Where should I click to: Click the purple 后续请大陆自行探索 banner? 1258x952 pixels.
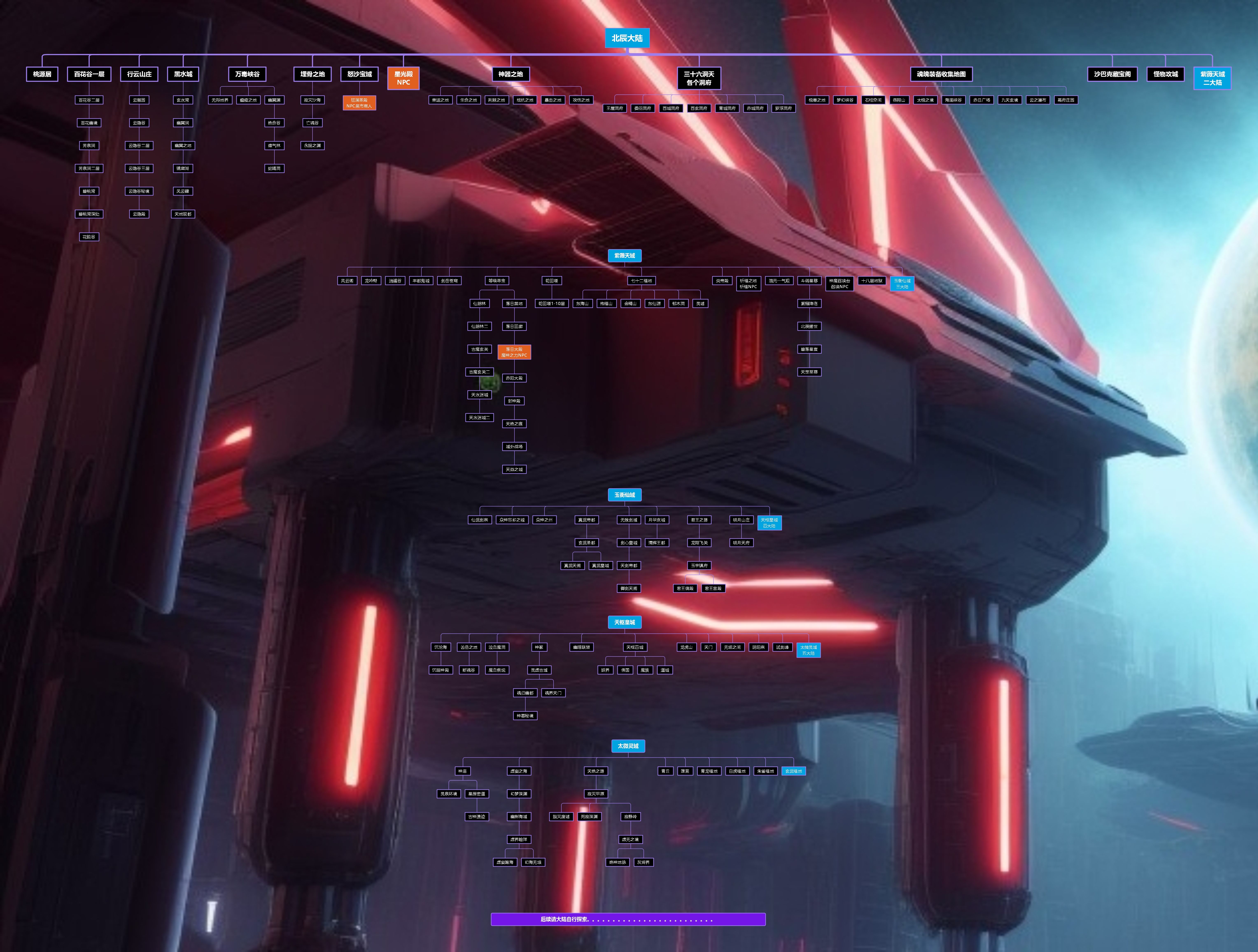tap(628, 919)
